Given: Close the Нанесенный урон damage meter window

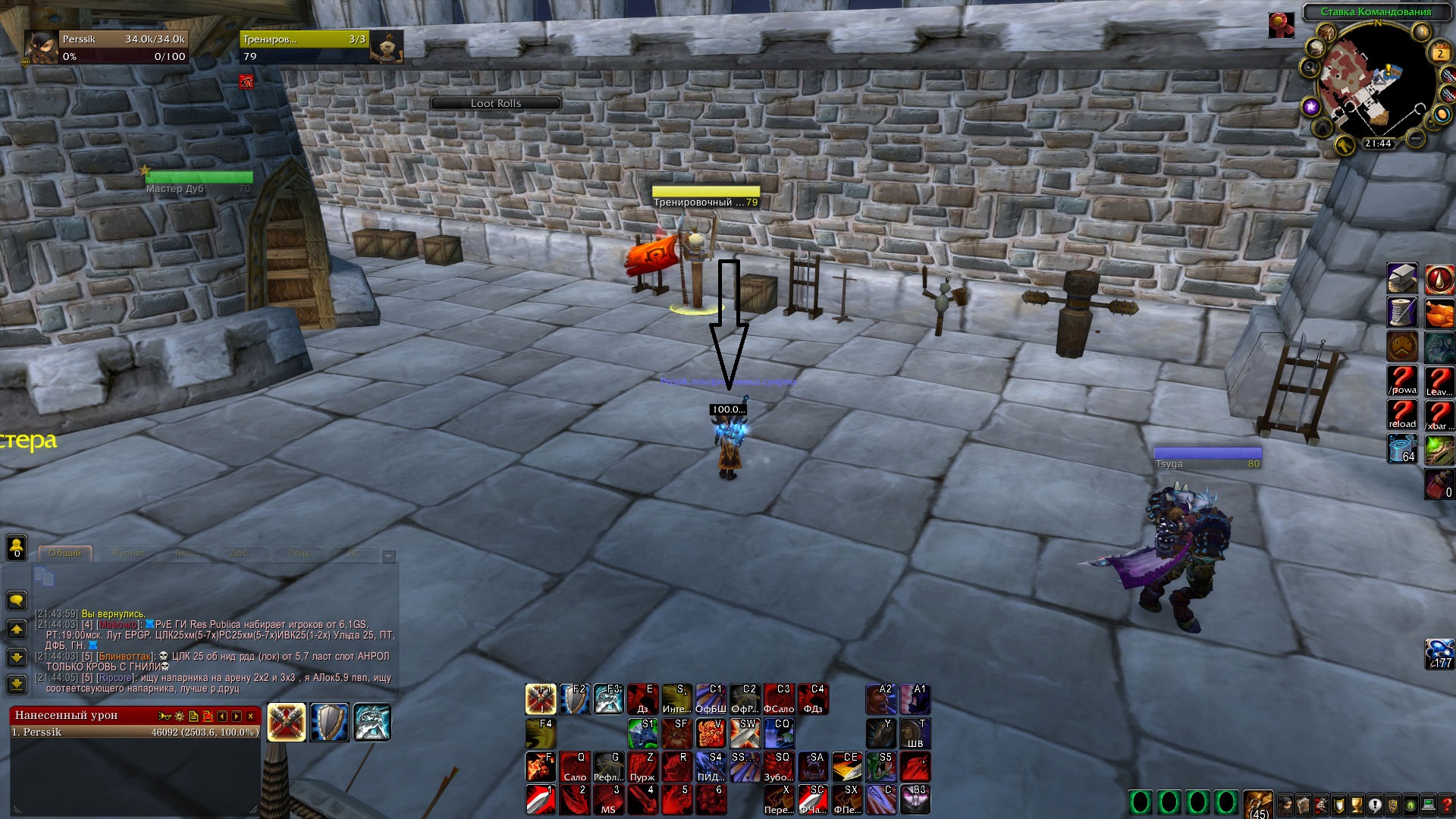Looking at the screenshot, I should tap(251, 716).
